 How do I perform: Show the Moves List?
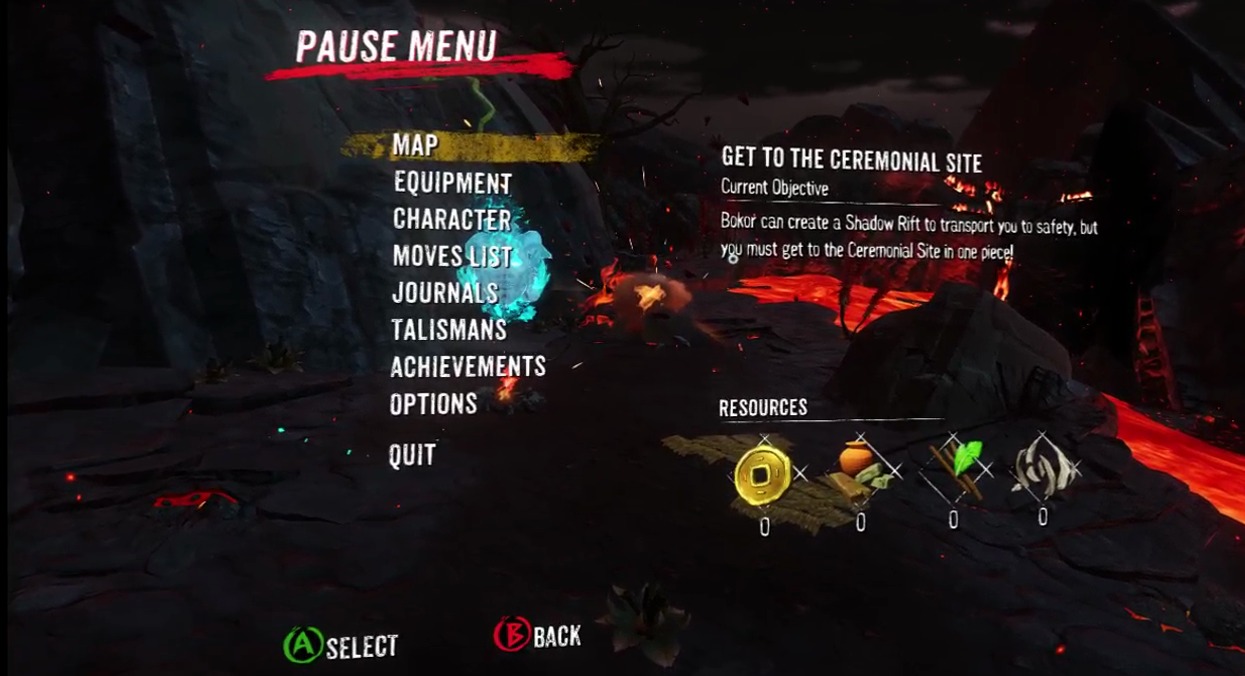point(452,256)
